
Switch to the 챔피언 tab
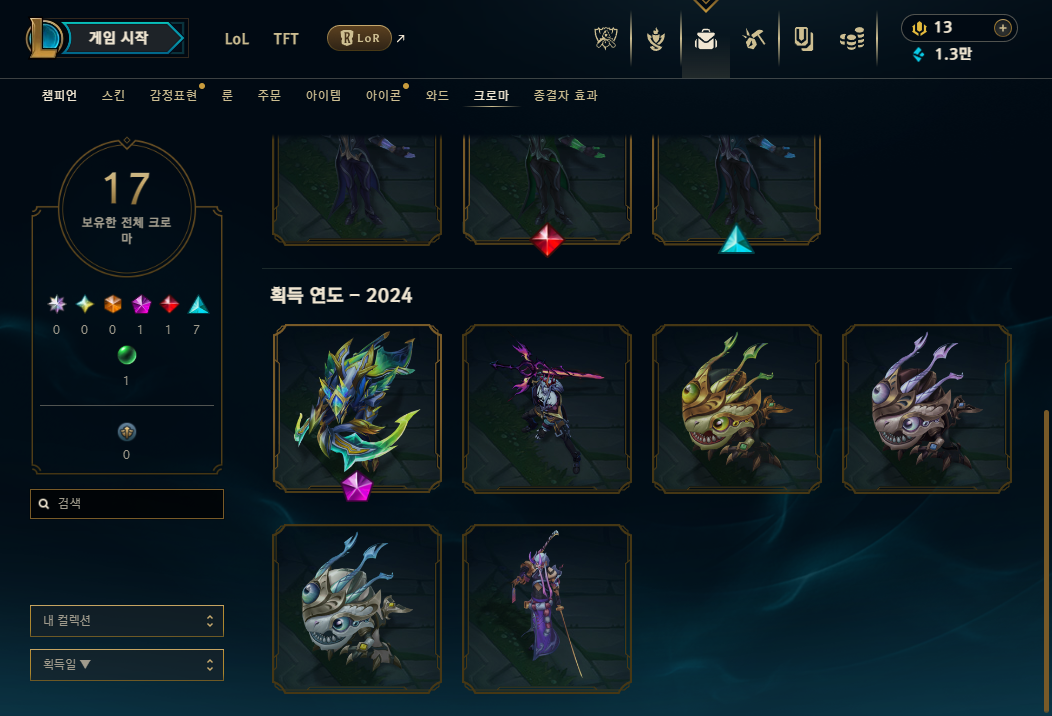pyautogui.click(x=60, y=96)
